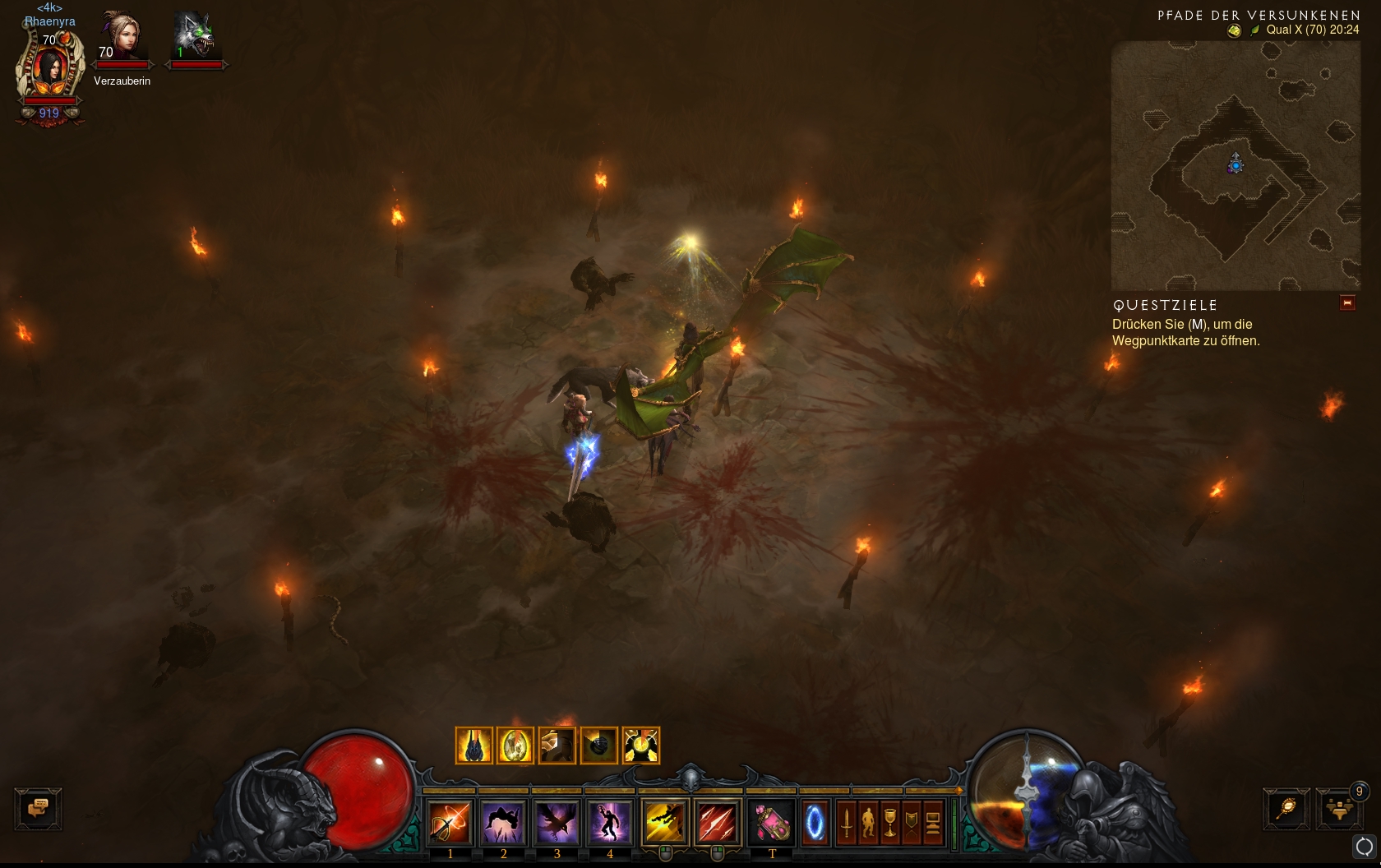This screenshot has width=1381, height=868.
Task: Open the goblet achievements panel
Action: pyautogui.click(x=889, y=822)
